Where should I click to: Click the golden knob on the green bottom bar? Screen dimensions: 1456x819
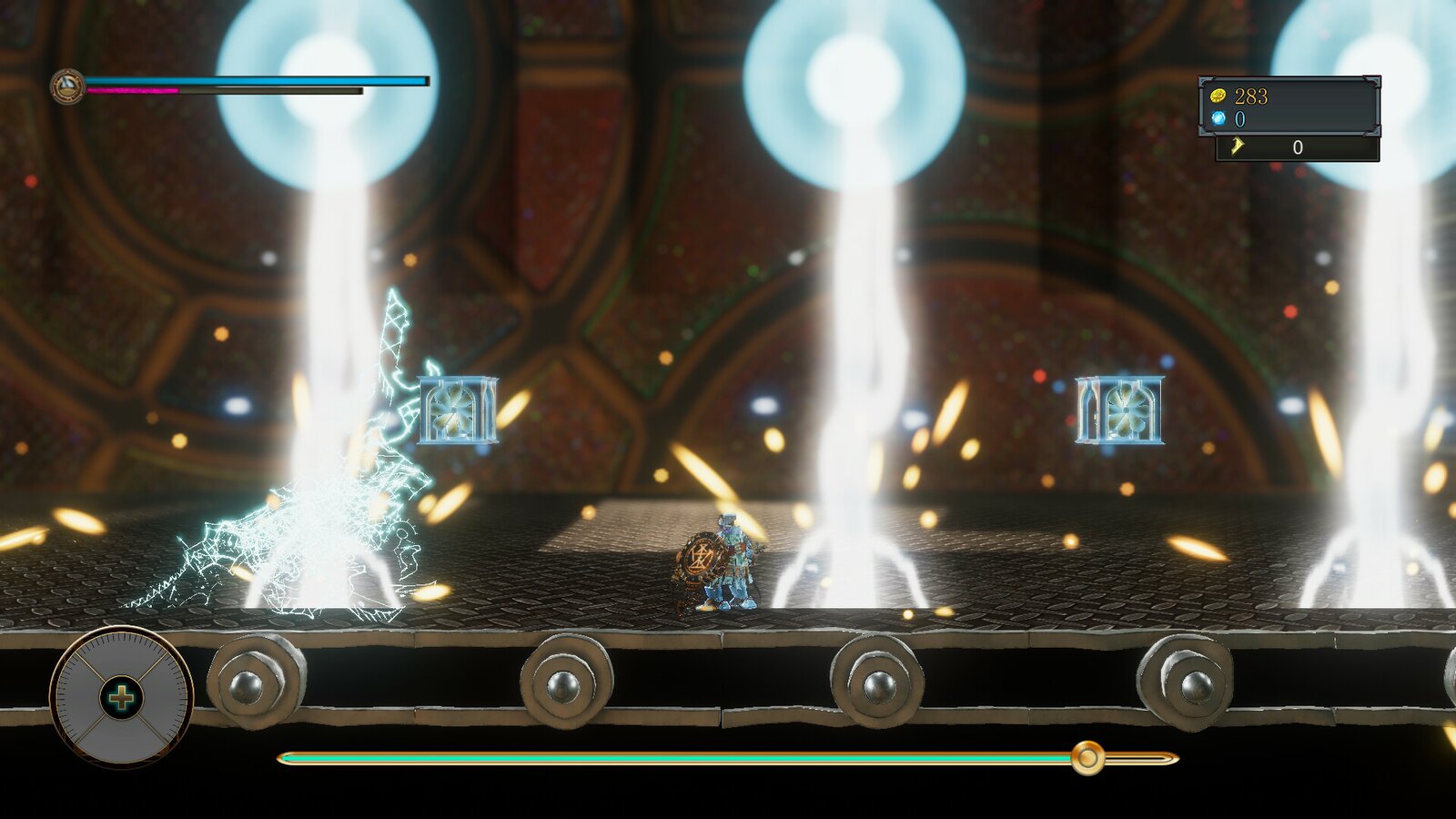(x=1087, y=757)
